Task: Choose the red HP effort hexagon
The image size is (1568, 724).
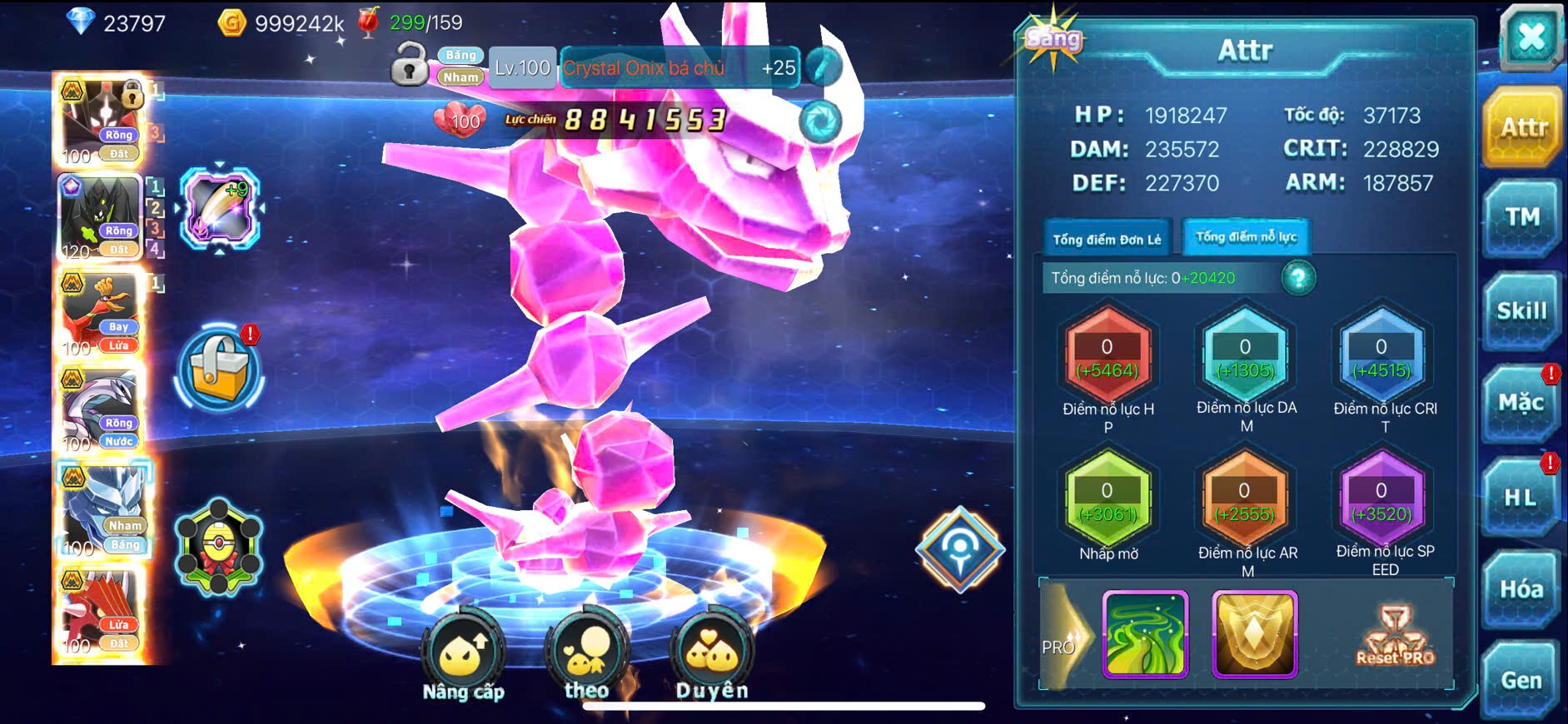Action: 1108,358
